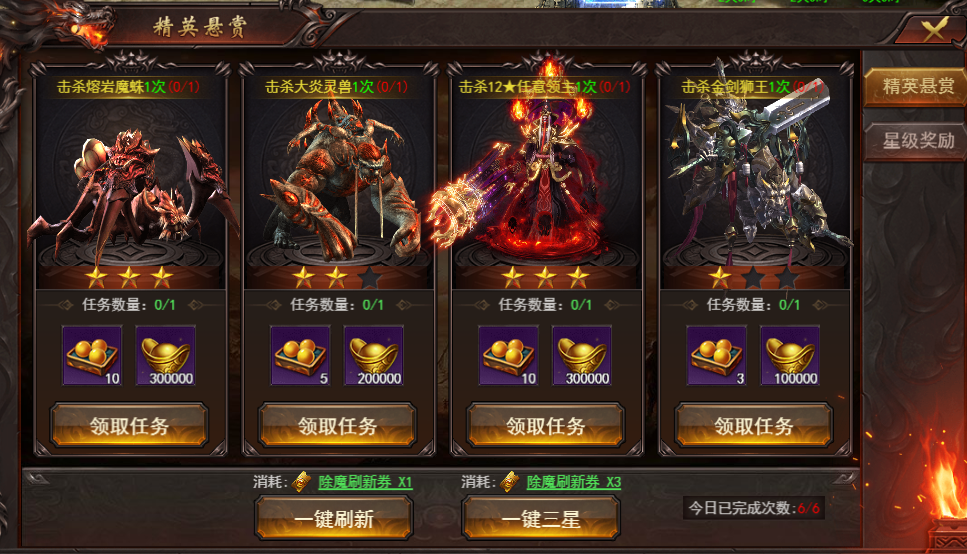Screen dimensions: 967x554
Task: Activate the 一键三星 button
Action: point(541,519)
